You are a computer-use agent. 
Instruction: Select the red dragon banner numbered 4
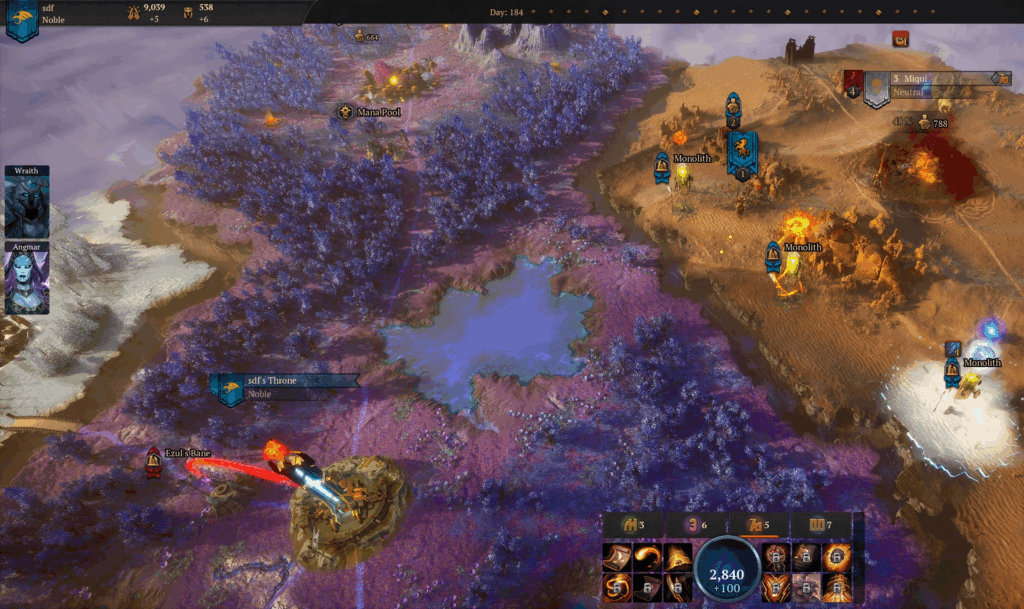click(852, 84)
